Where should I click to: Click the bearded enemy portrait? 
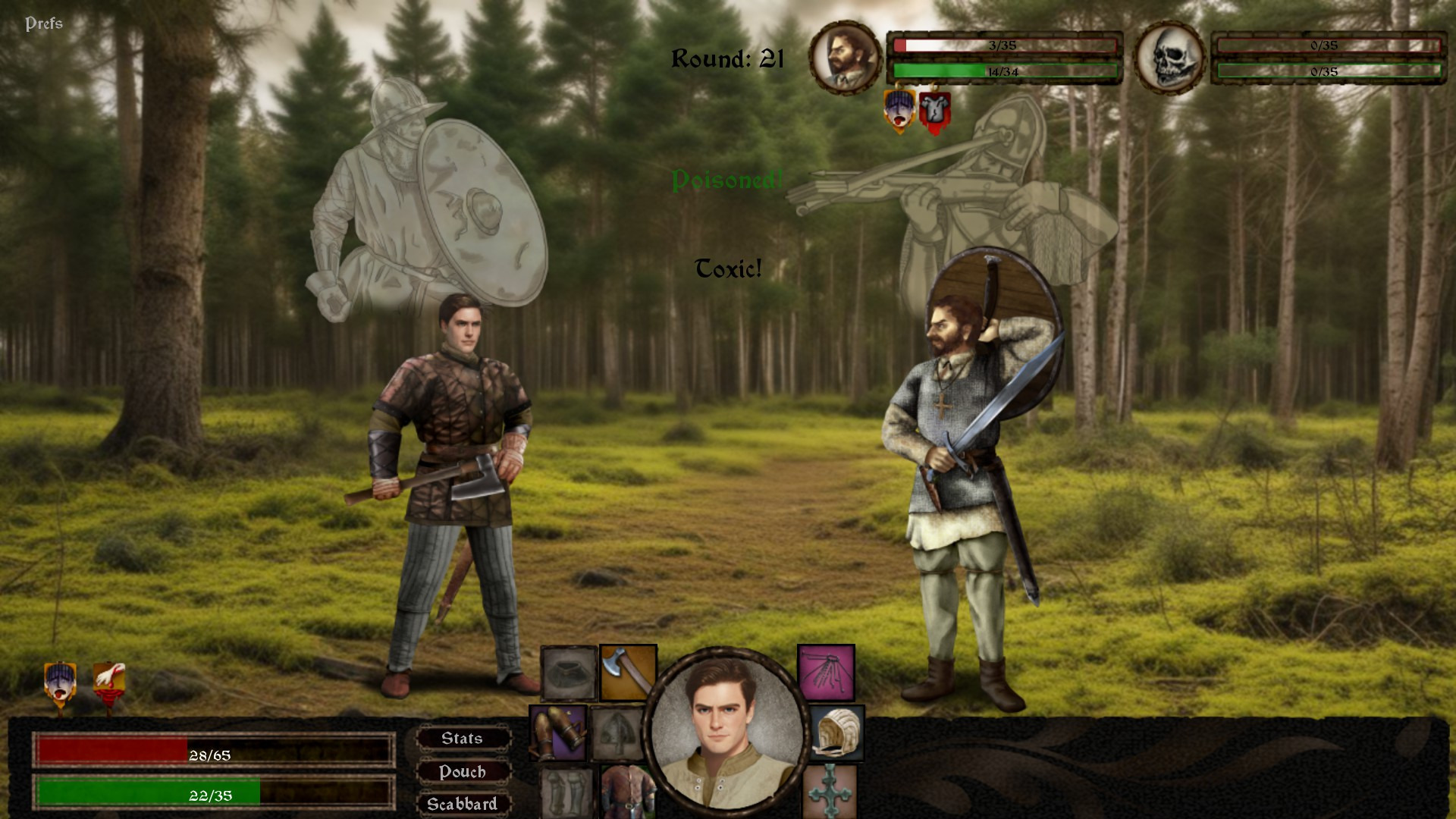[845, 58]
